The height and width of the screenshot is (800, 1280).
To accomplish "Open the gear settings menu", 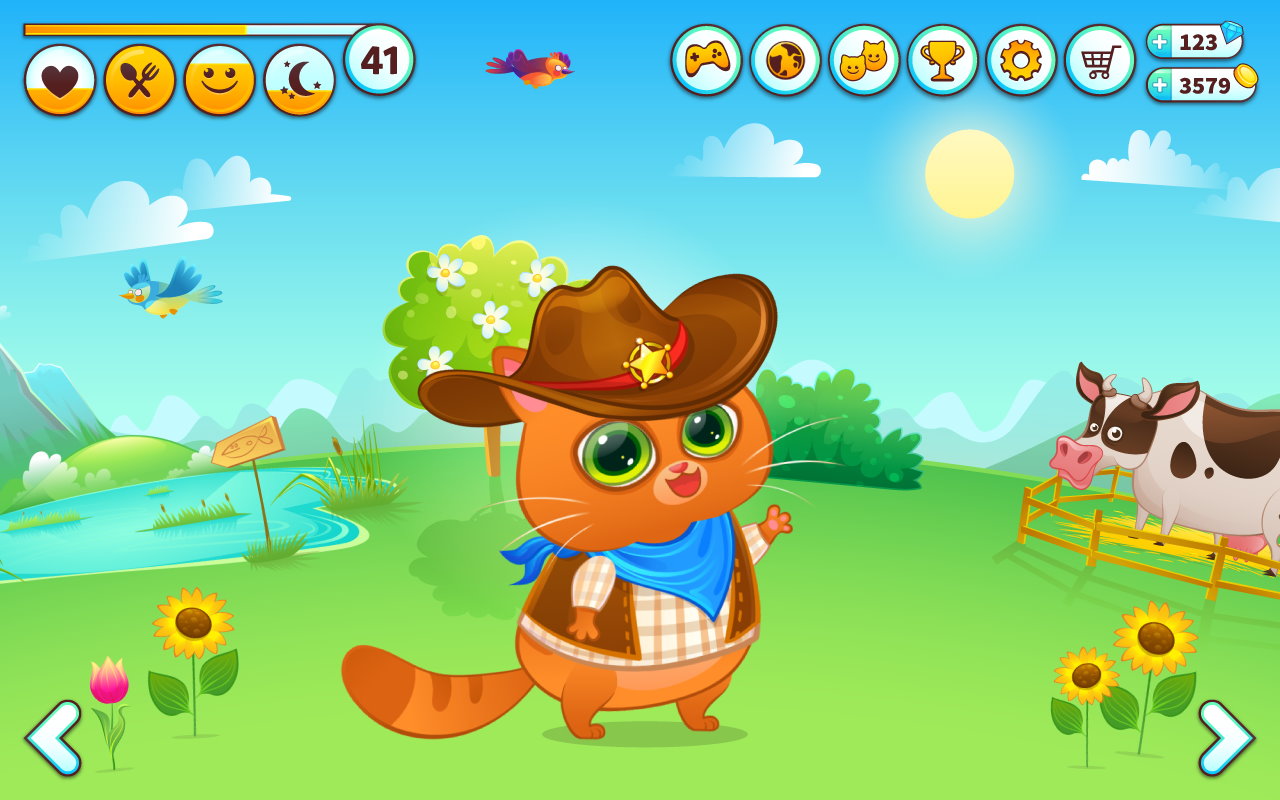I will click(x=1021, y=60).
